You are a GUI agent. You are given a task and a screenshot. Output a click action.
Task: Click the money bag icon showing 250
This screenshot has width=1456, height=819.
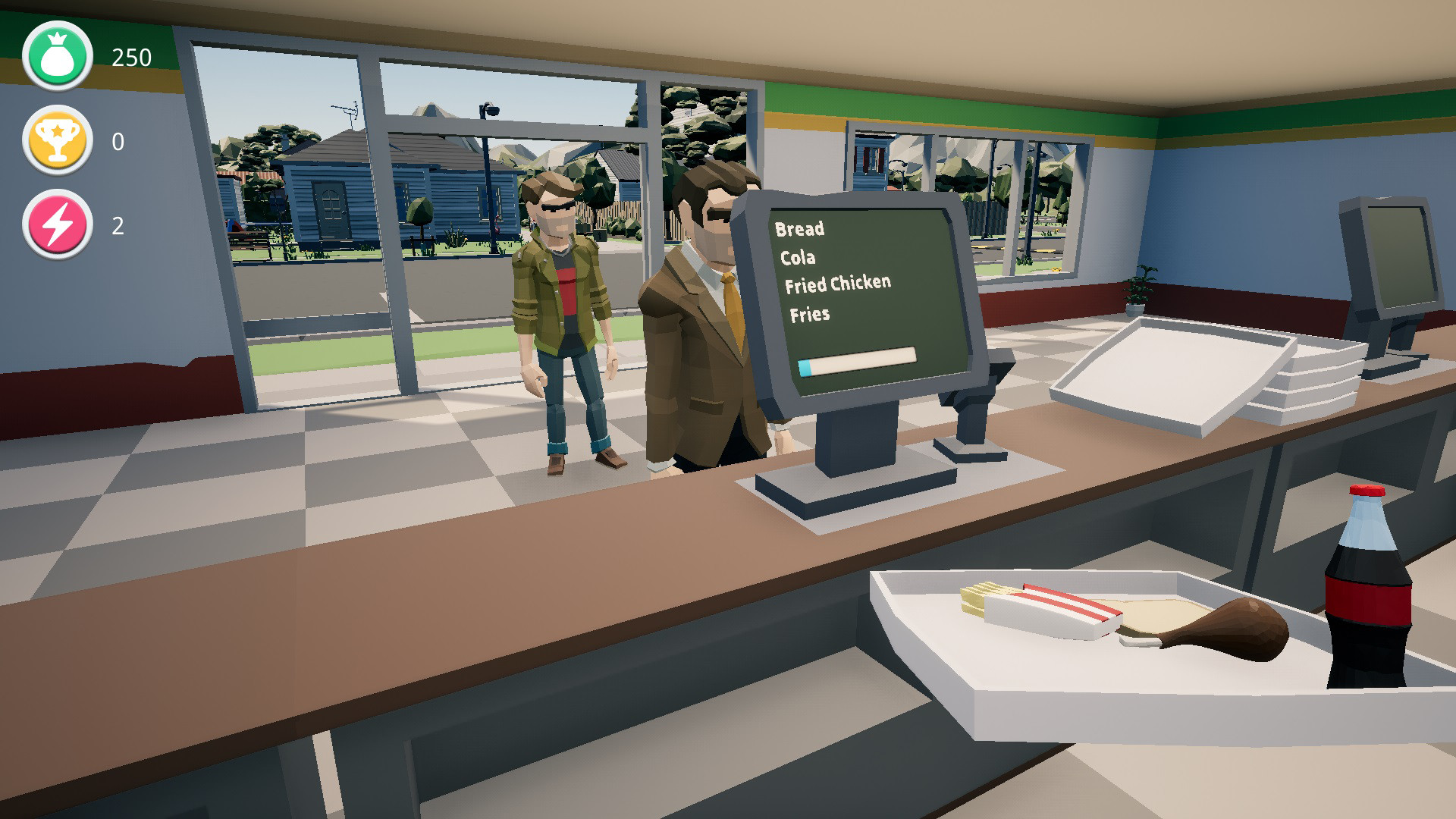[55, 55]
